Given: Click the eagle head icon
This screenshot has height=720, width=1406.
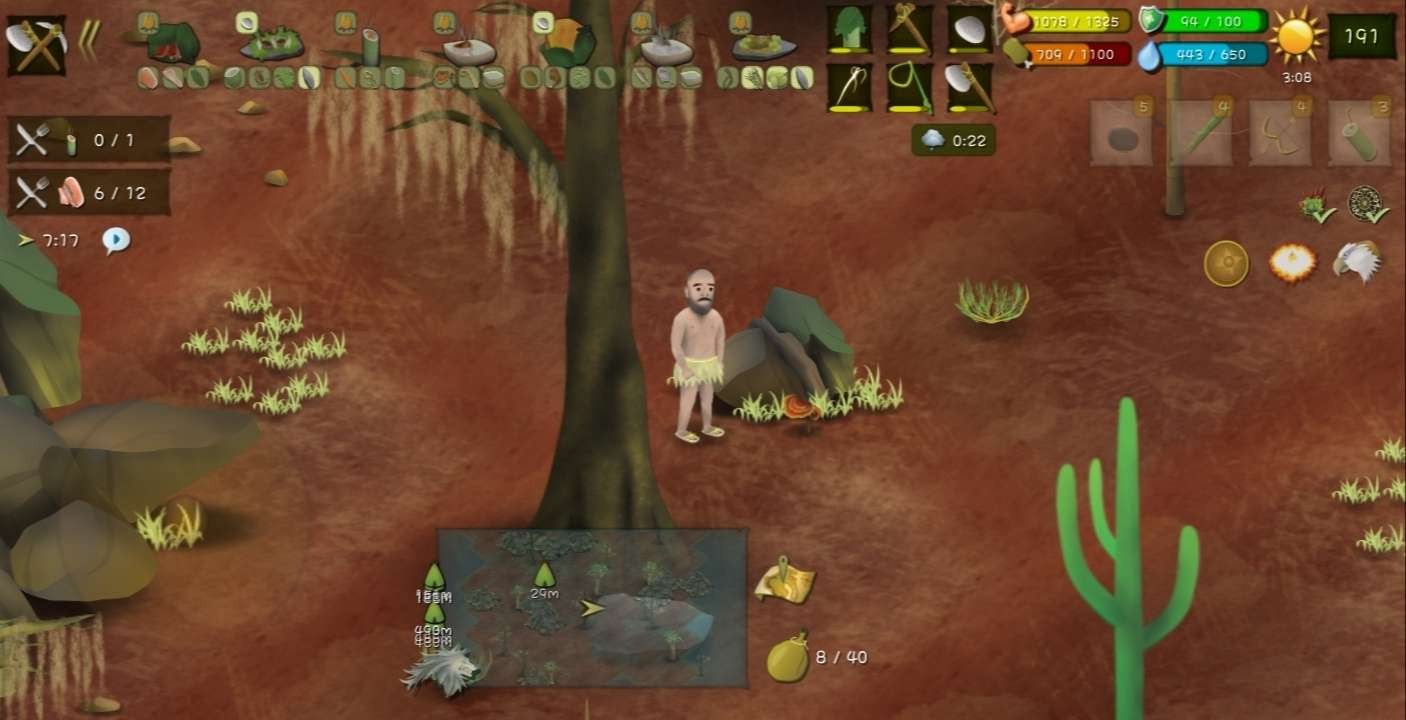Looking at the screenshot, I should pos(1356,262).
